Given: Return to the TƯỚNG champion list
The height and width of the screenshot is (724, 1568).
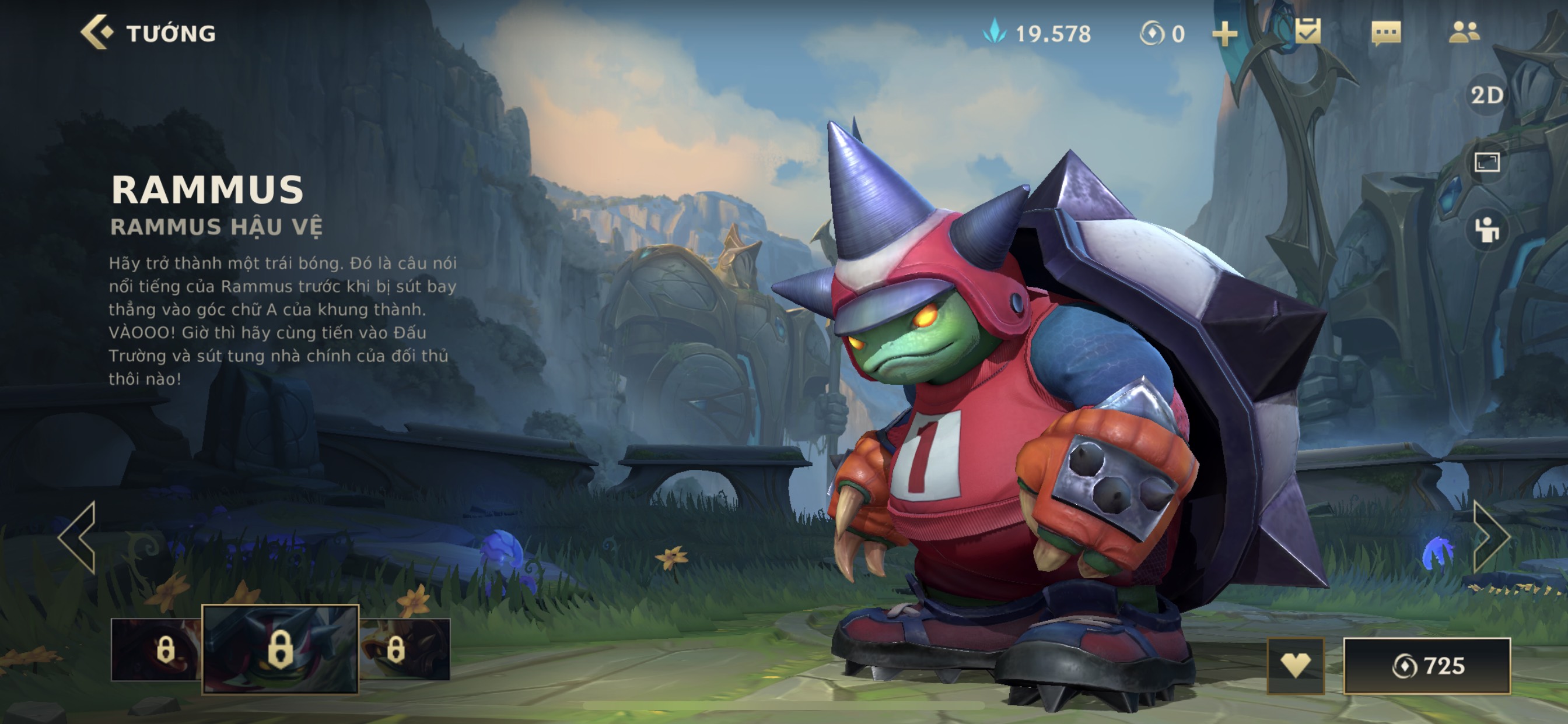Looking at the screenshot, I should pyautogui.click(x=170, y=33).
